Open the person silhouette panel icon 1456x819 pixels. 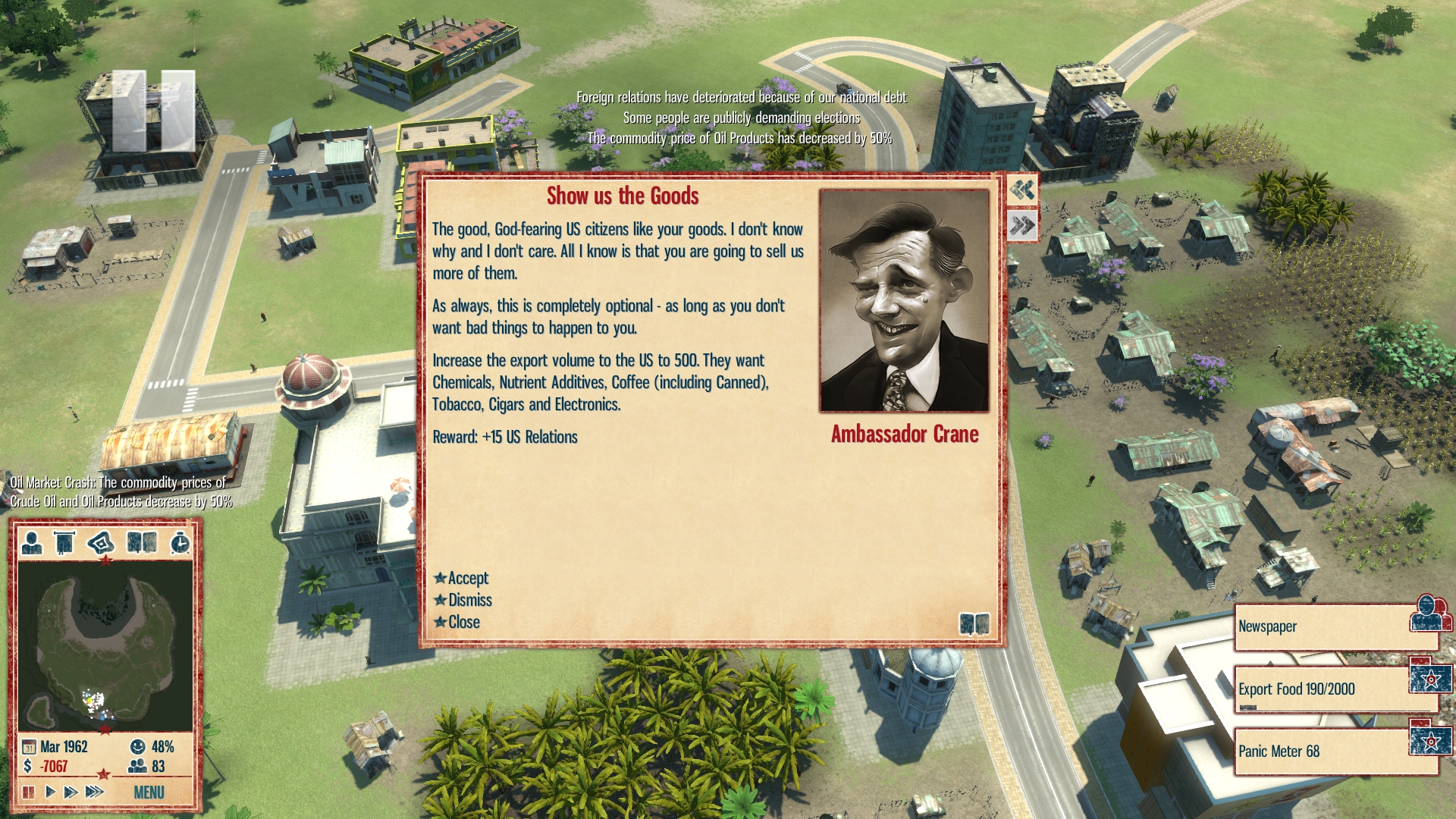pyautogui.click(x=32, y=543)
